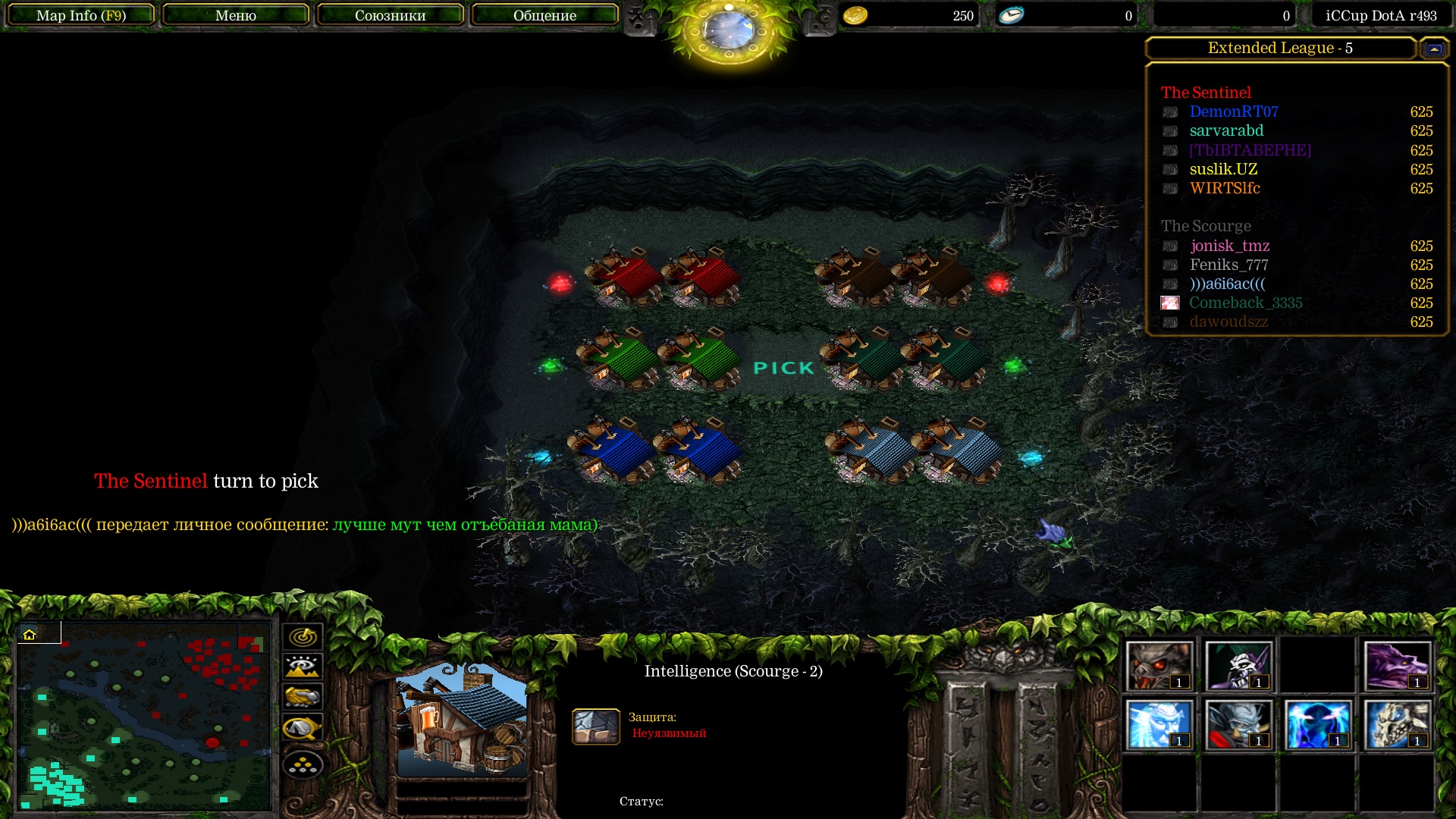Click the formation toggle button
This screenshot has width=1456, height=819.
point(303,765)
